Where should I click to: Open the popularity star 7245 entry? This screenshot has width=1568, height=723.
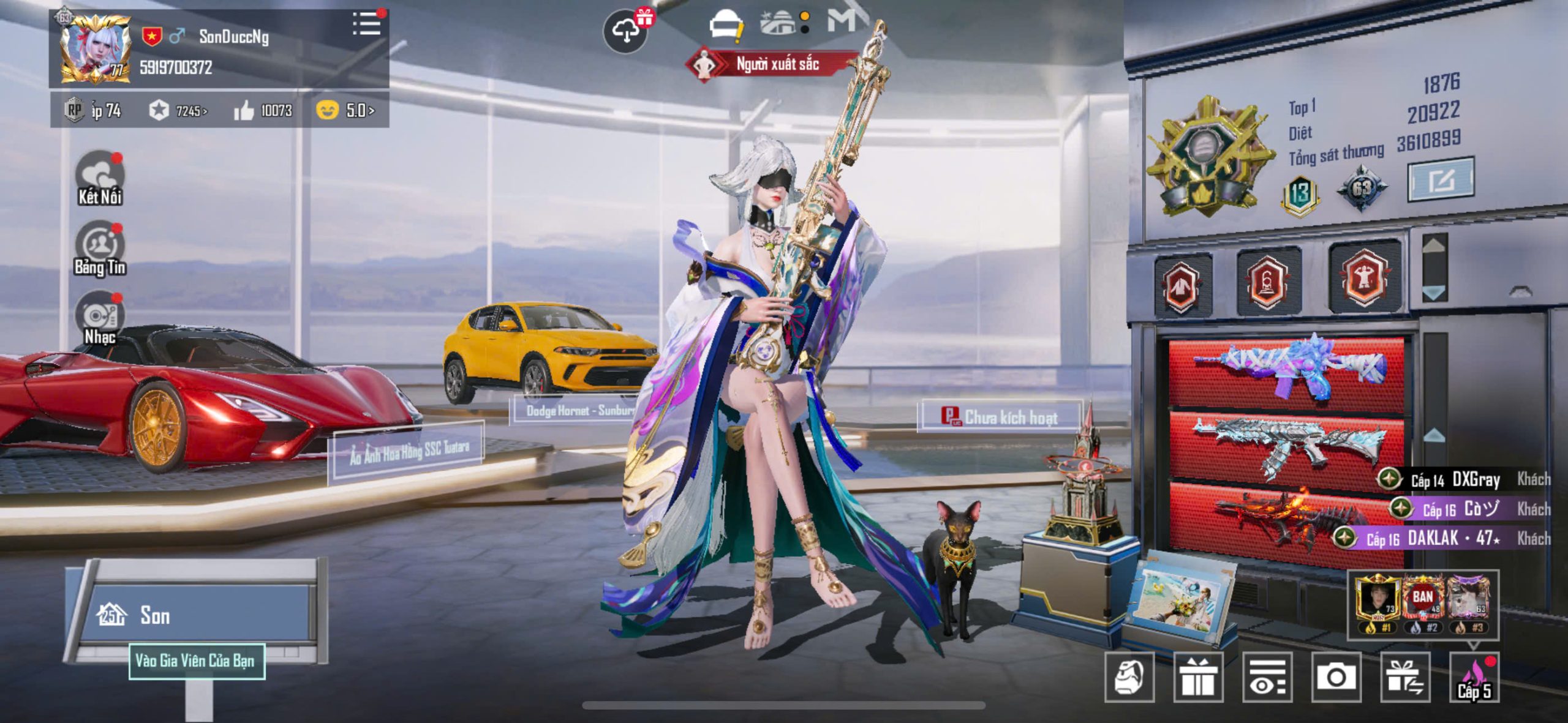click(178, 111)
